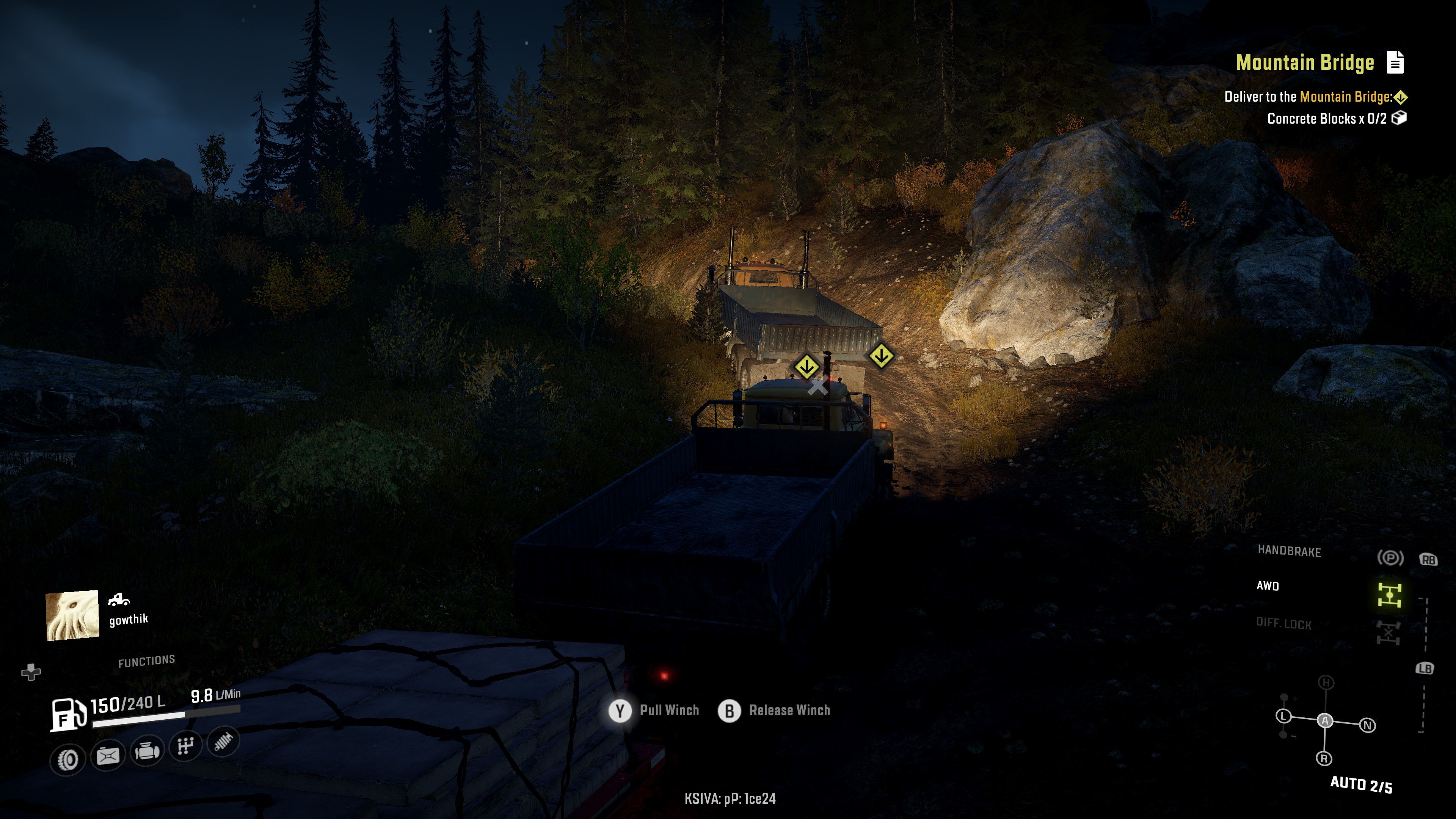Check the wheel damage indicator icon
This screenshot has width=1456, height=819.
pos(68,758)
